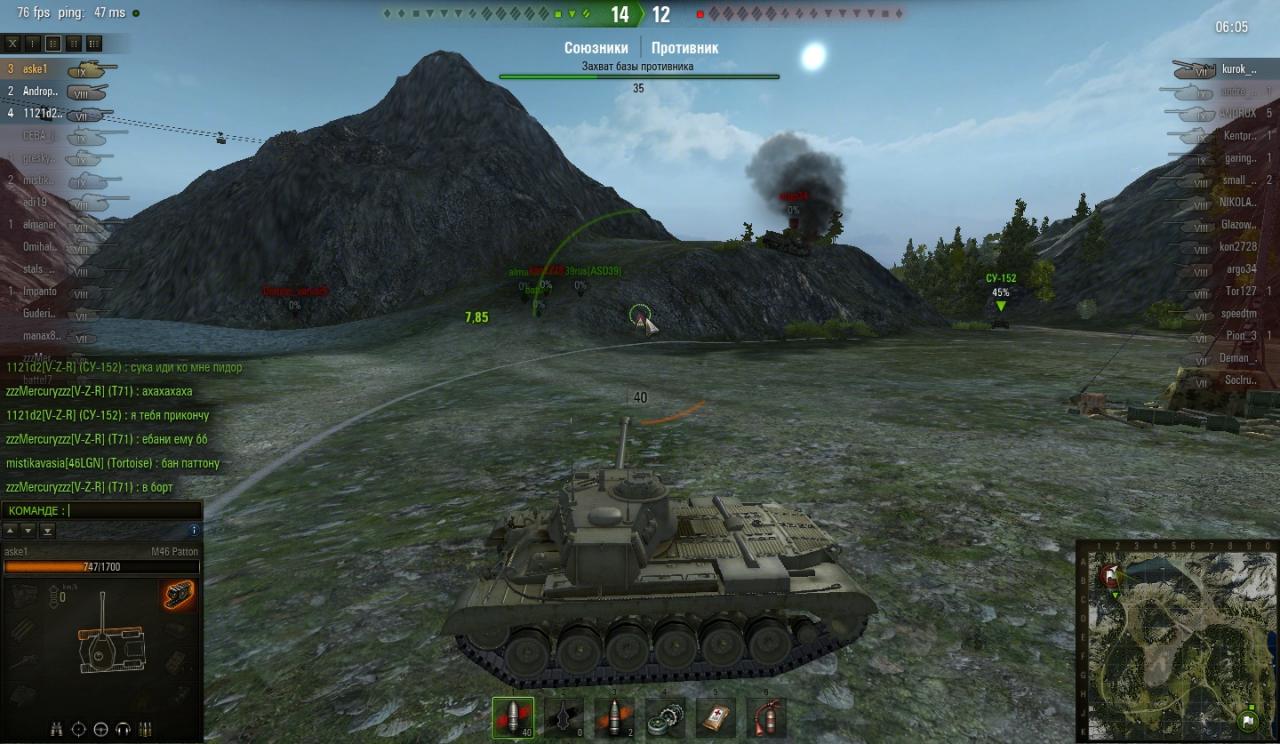Click the minimap
1280x744 pixels.
pyautogui.click(x=1177, y=641)
